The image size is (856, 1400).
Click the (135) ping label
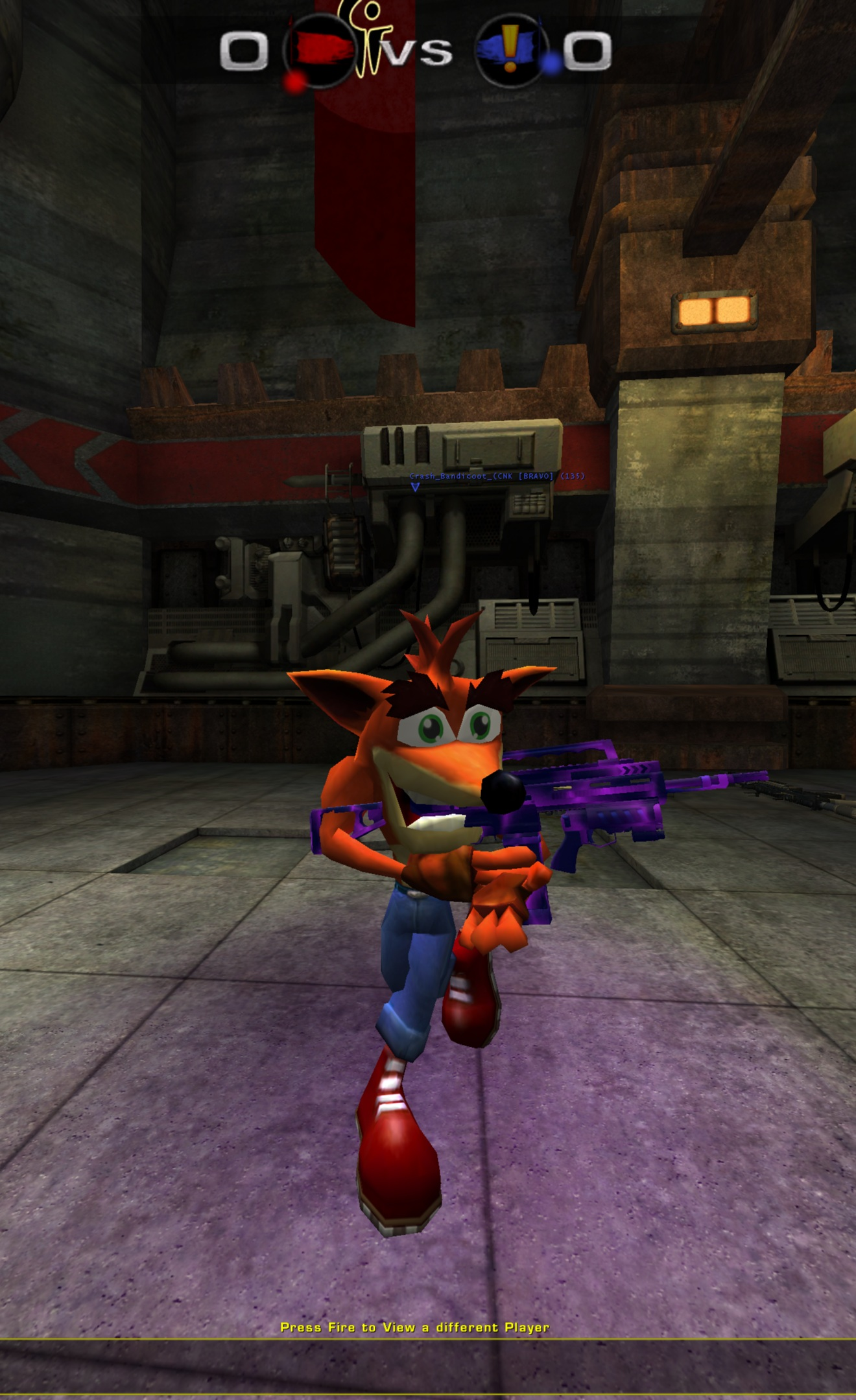[x=573, y=476]
